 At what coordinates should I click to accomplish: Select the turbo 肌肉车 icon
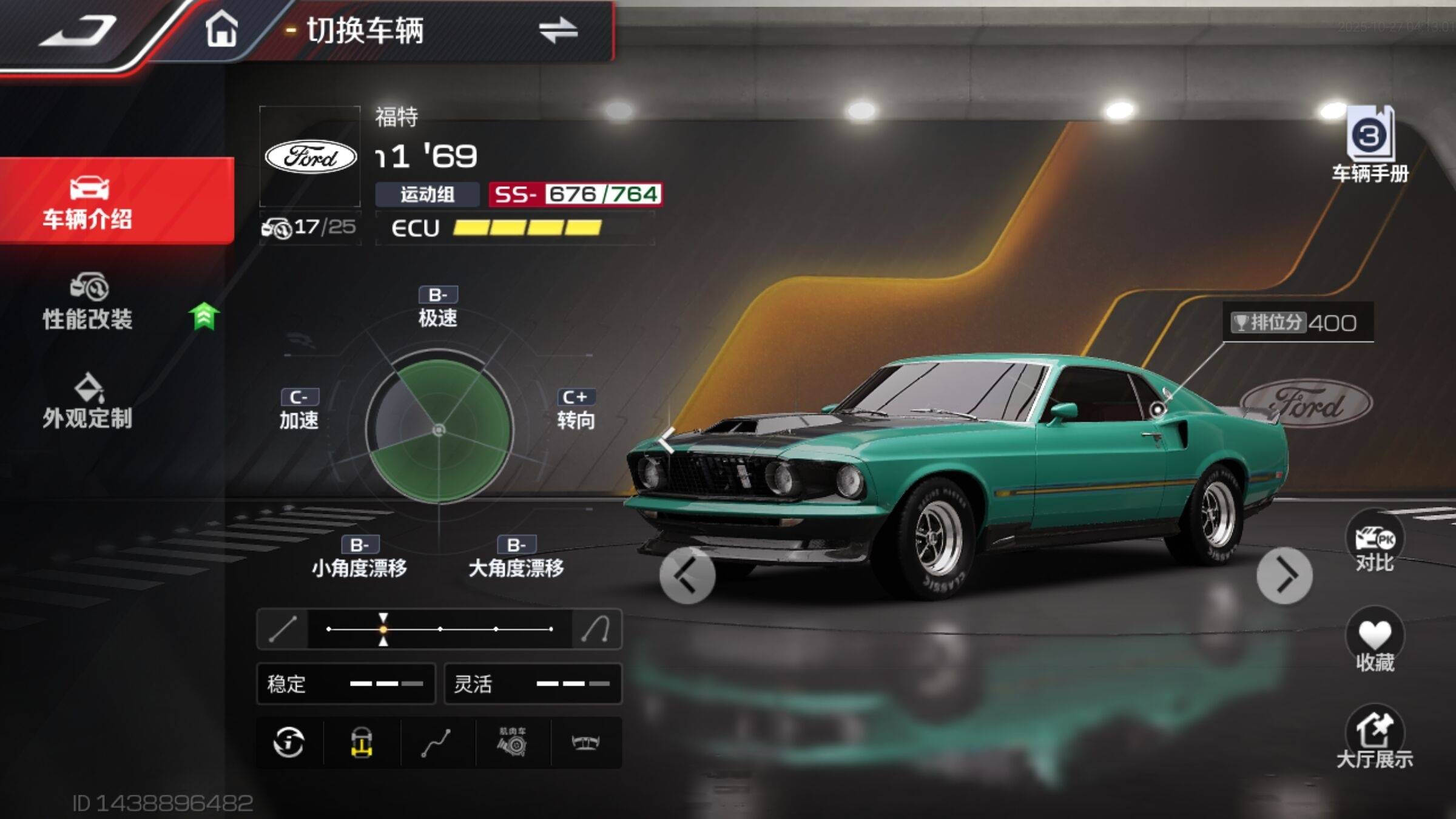(513, 743)
